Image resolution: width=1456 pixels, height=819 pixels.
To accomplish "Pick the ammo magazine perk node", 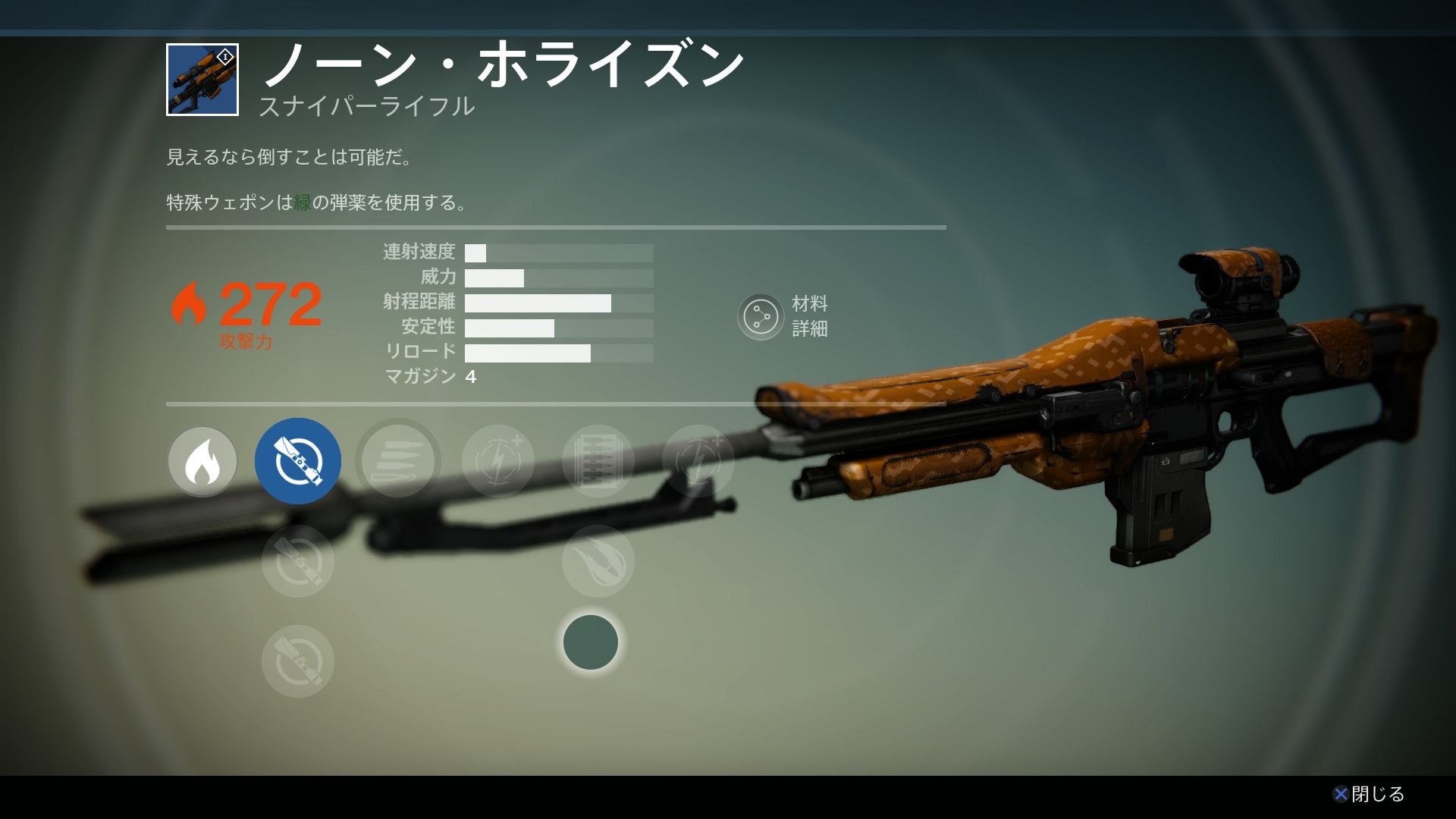I will 598,461.
